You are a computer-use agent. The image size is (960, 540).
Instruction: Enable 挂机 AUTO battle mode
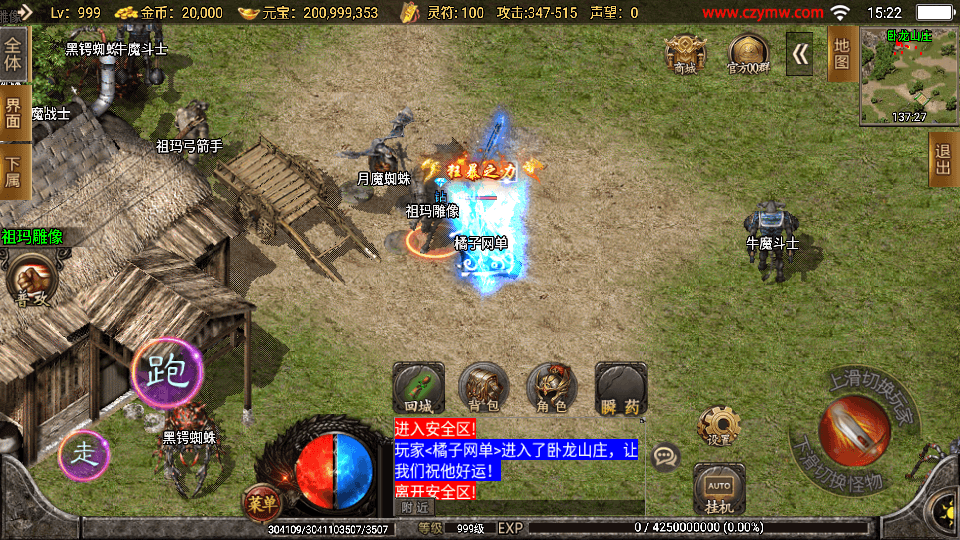point(718,489)
